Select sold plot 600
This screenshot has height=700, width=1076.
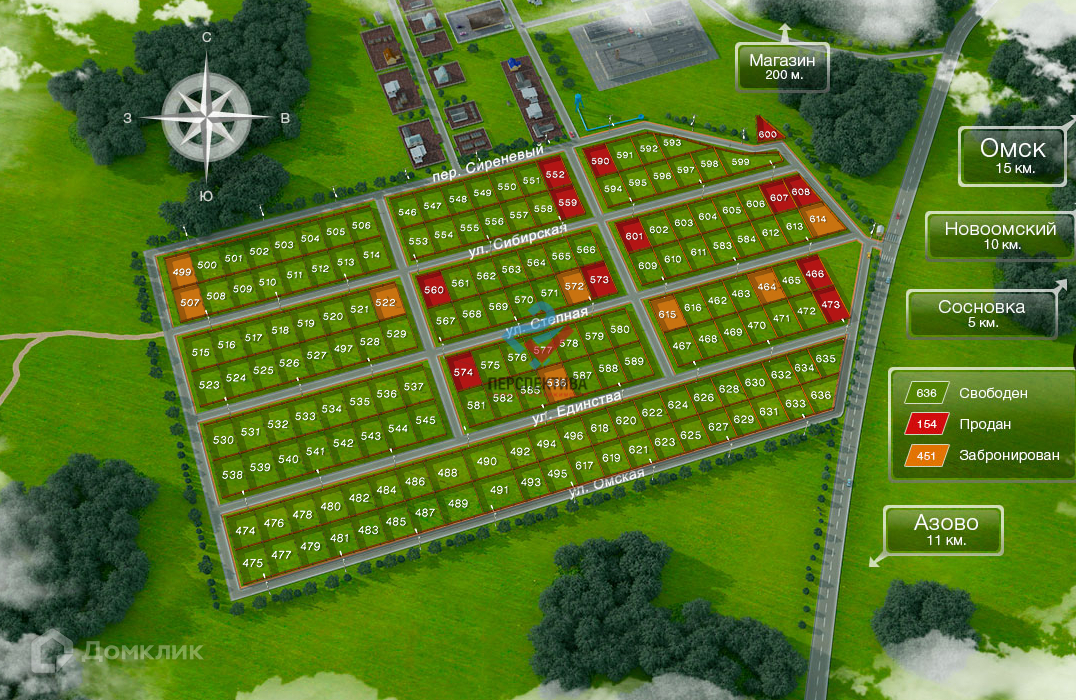(767, 135)
